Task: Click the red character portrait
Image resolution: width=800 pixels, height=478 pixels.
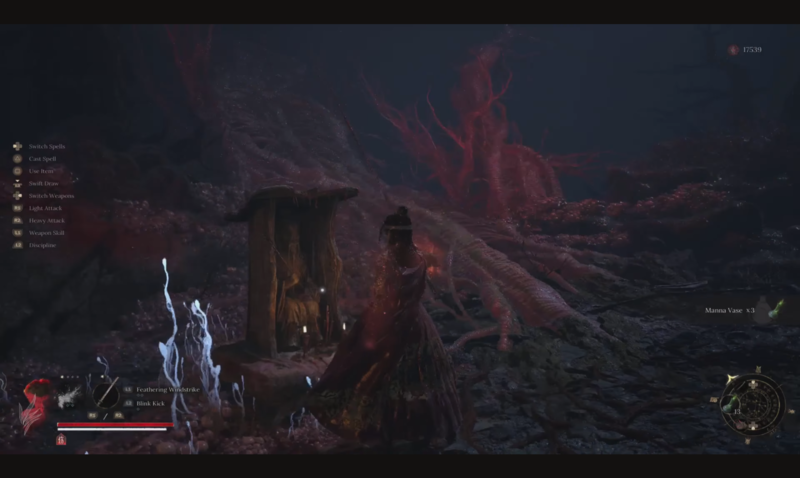Action: 37,406
